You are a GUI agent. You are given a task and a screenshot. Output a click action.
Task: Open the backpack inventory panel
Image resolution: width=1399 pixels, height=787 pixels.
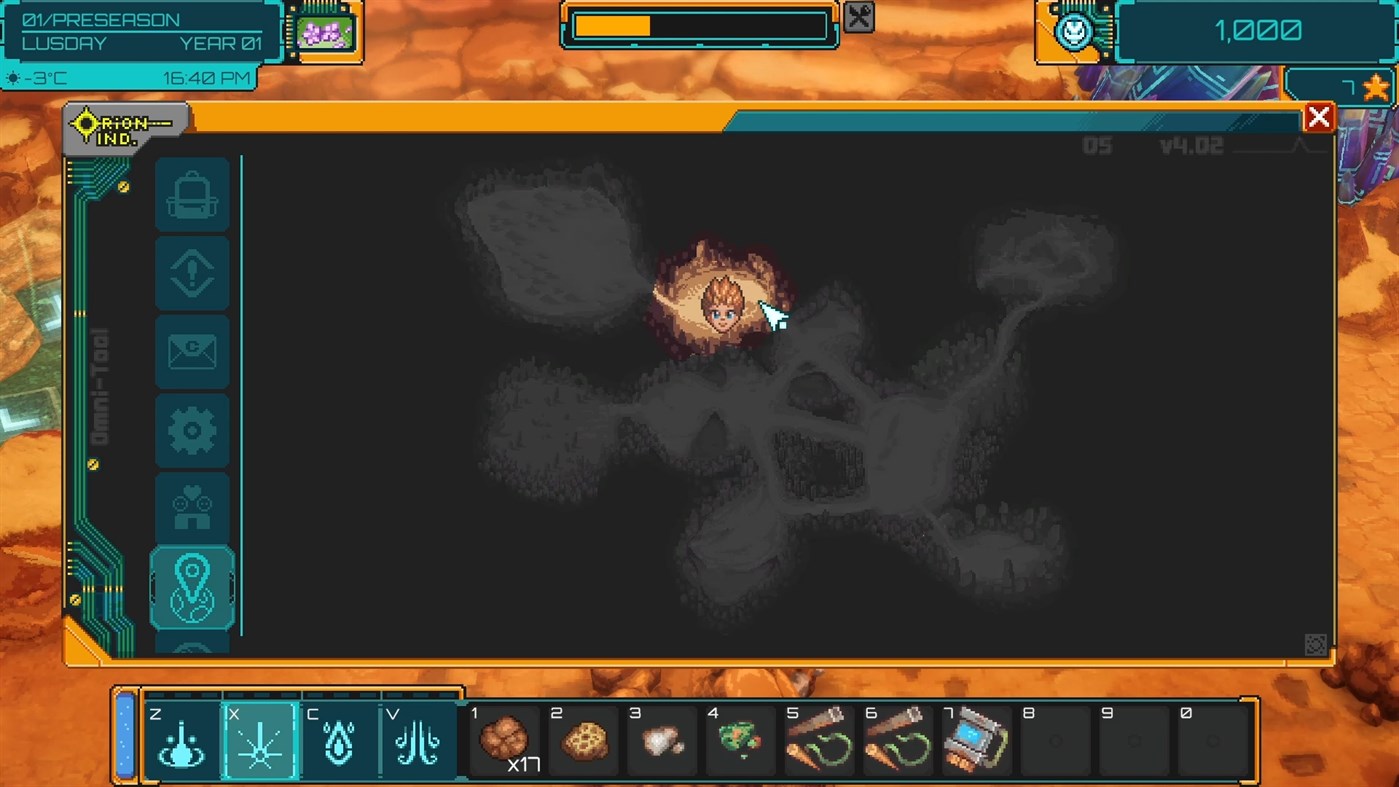click(192, 195)
